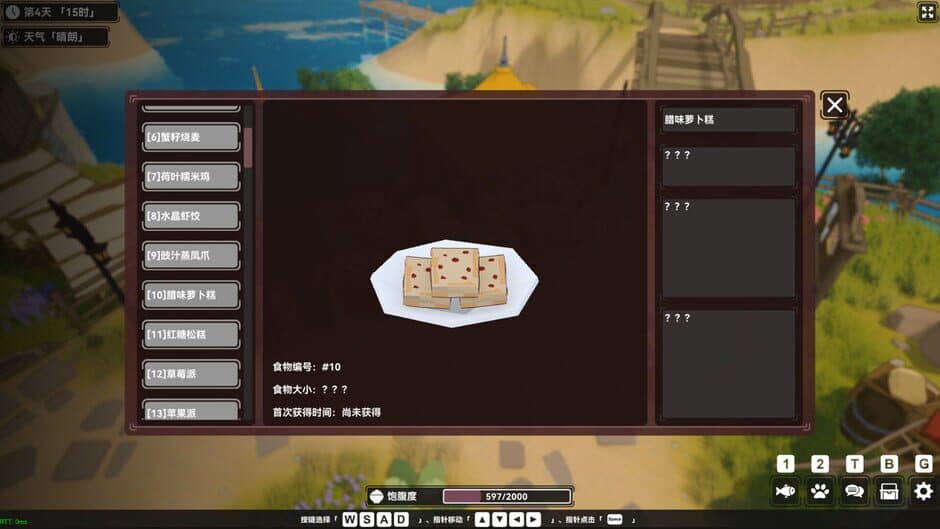Show the [11] 红糖松糕 entry

[191, 334]
